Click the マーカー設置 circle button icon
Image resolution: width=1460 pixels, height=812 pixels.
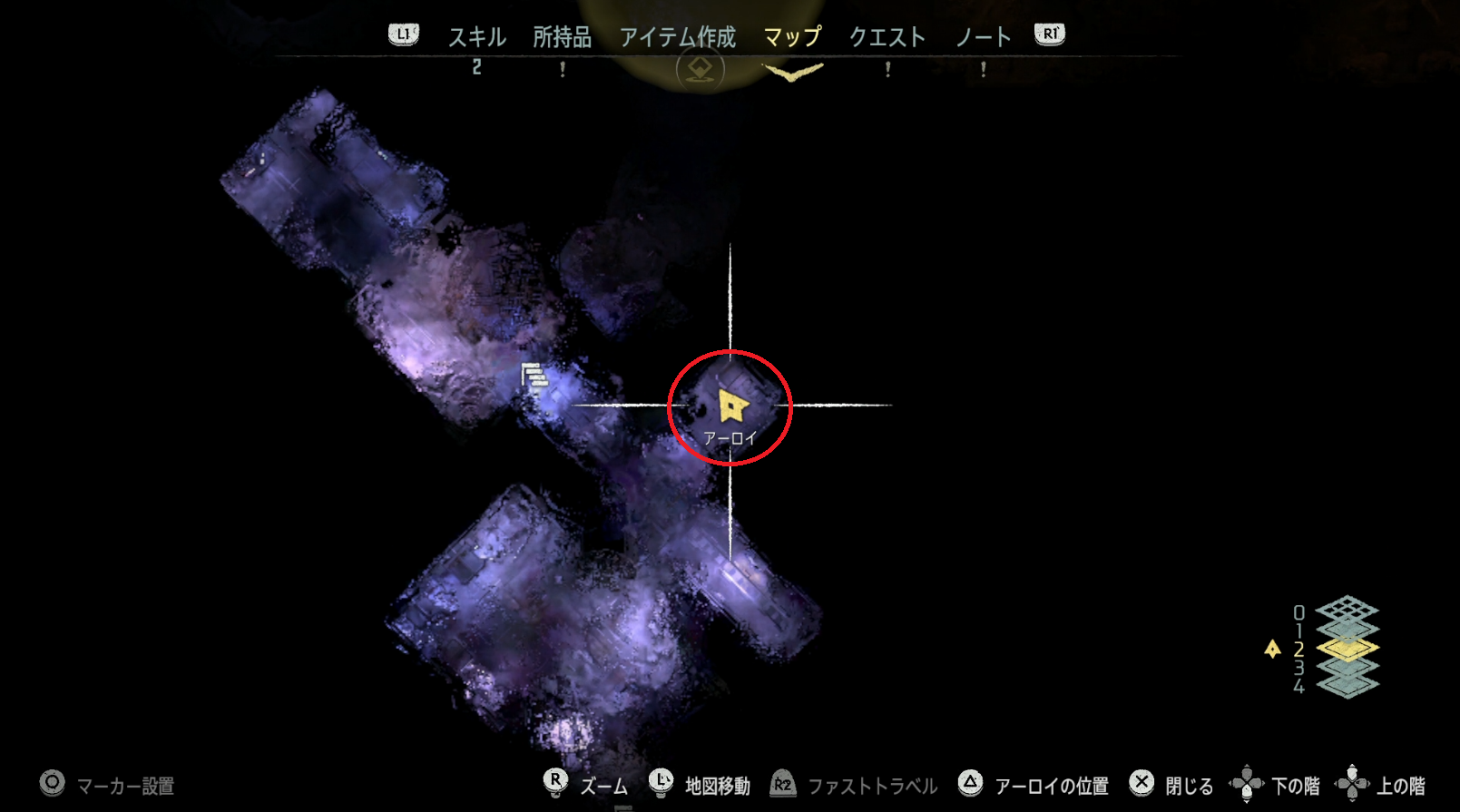click(x=53, y=781)
